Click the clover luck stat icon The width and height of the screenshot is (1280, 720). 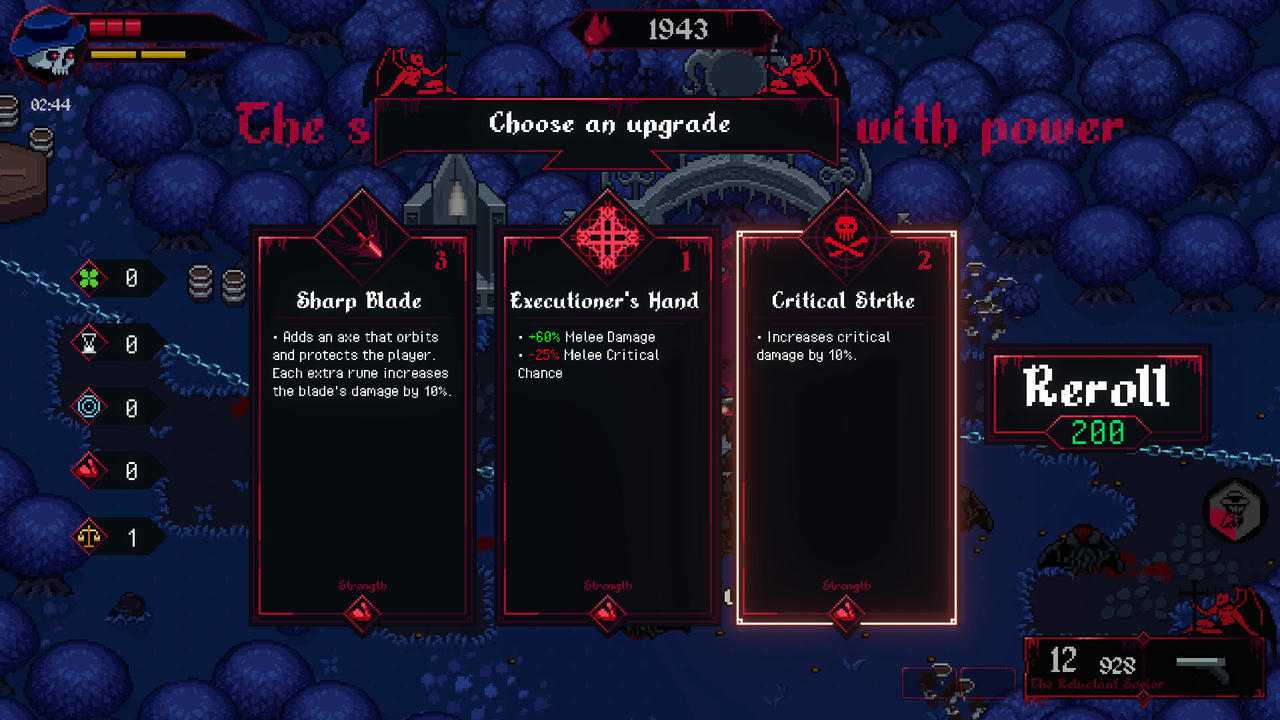pyautogui.click(x=91, y=278)
